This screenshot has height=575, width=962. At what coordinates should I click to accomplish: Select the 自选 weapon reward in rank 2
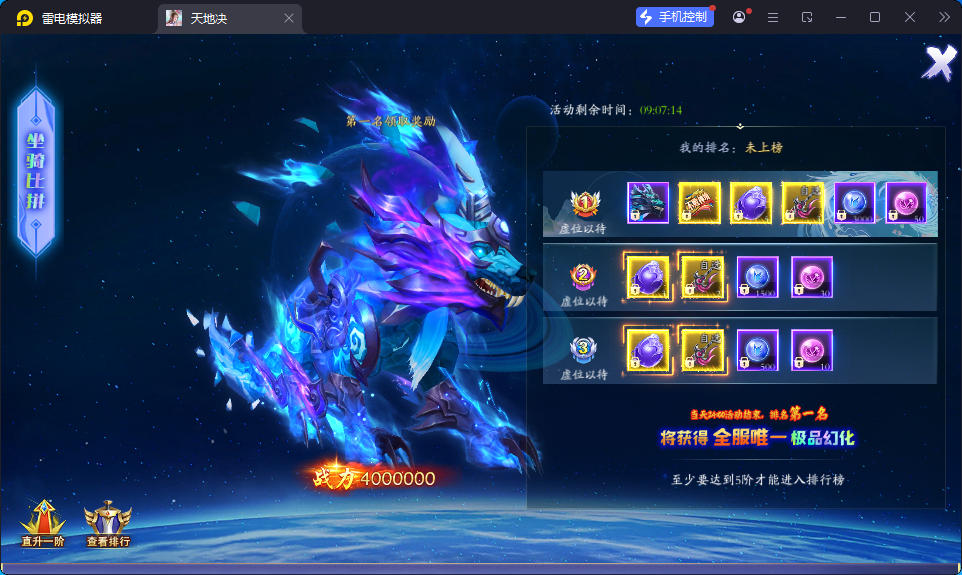702,277
